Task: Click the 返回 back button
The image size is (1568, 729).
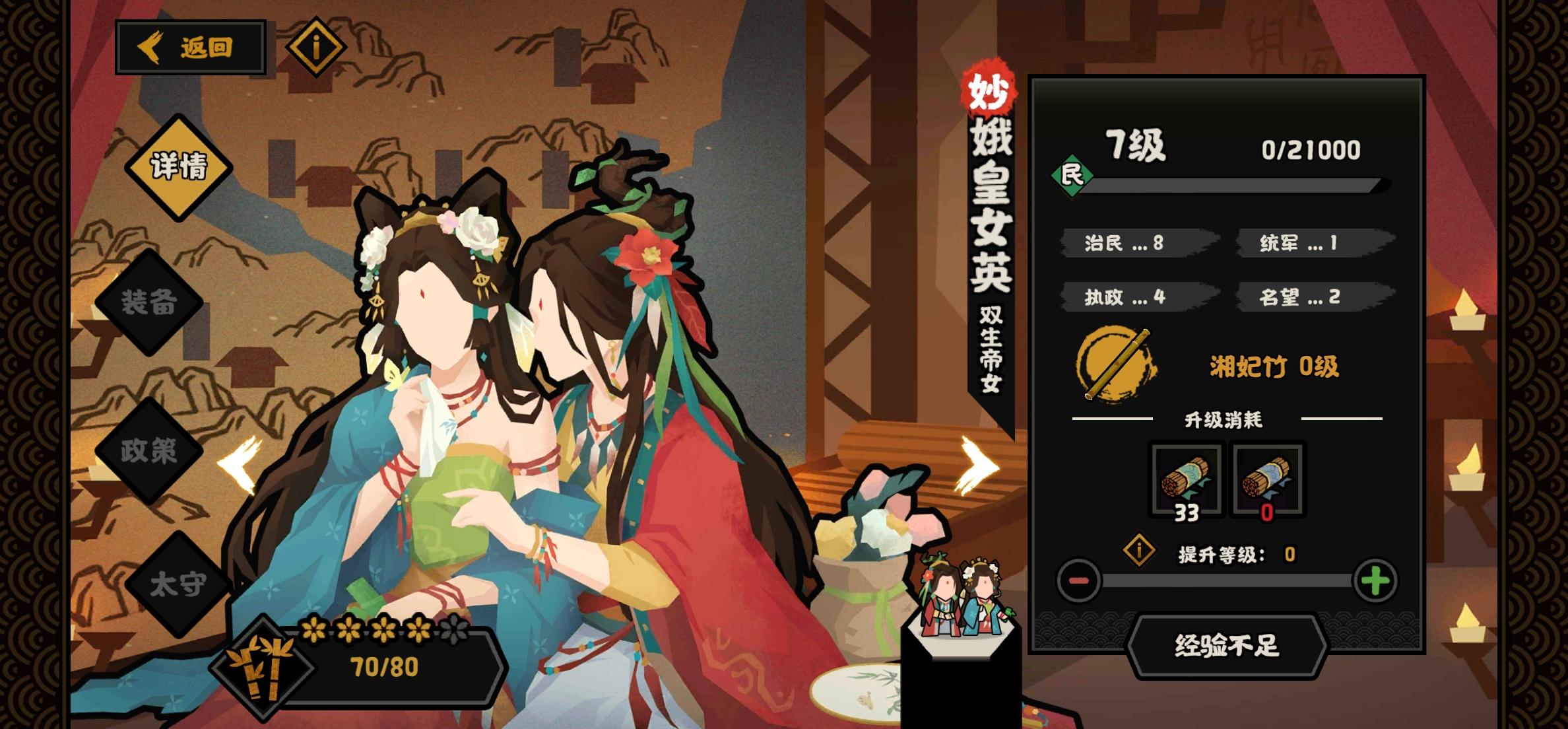Action: pyautogui.click(x=193, y=46)
